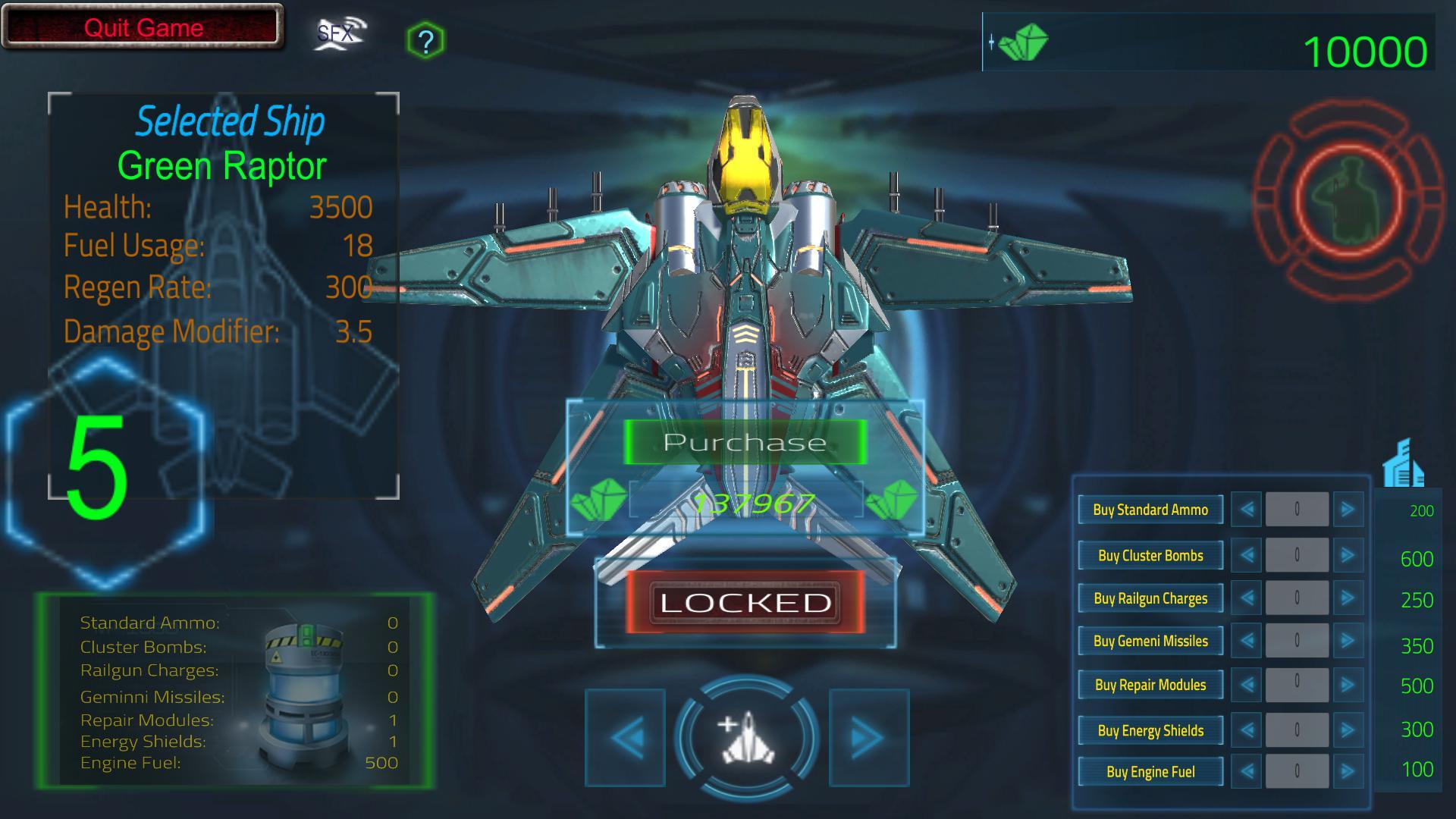Buy Standard Ammo

pyautogui.click(x=1150, y=510)
